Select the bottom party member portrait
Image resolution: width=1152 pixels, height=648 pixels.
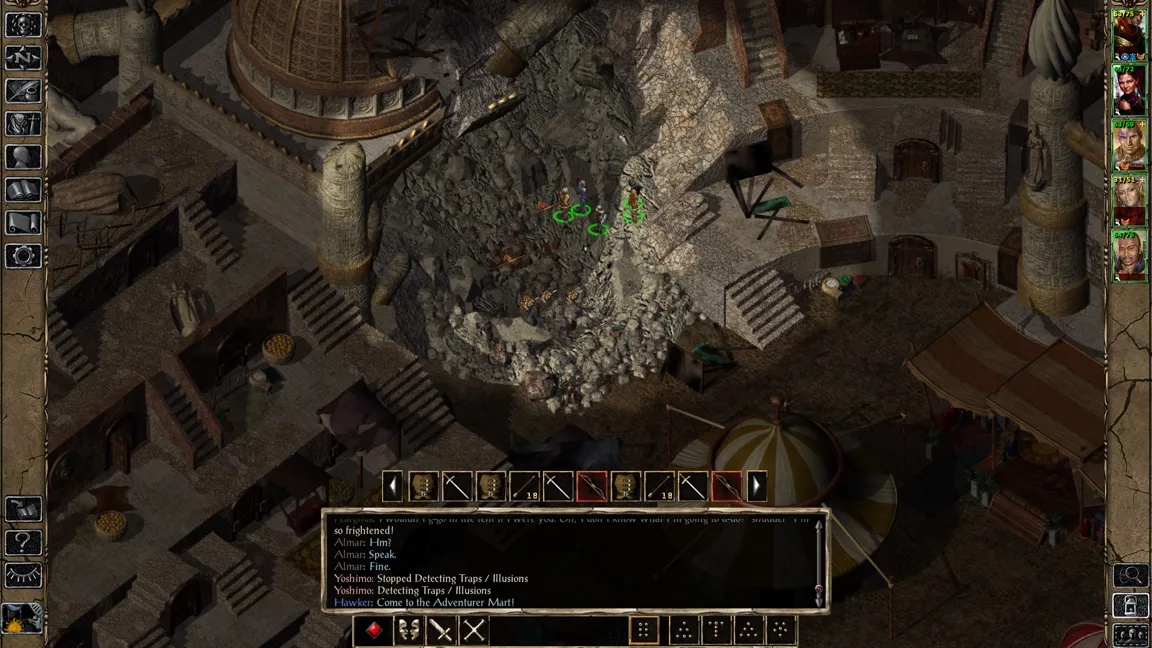click(1129, 254)
